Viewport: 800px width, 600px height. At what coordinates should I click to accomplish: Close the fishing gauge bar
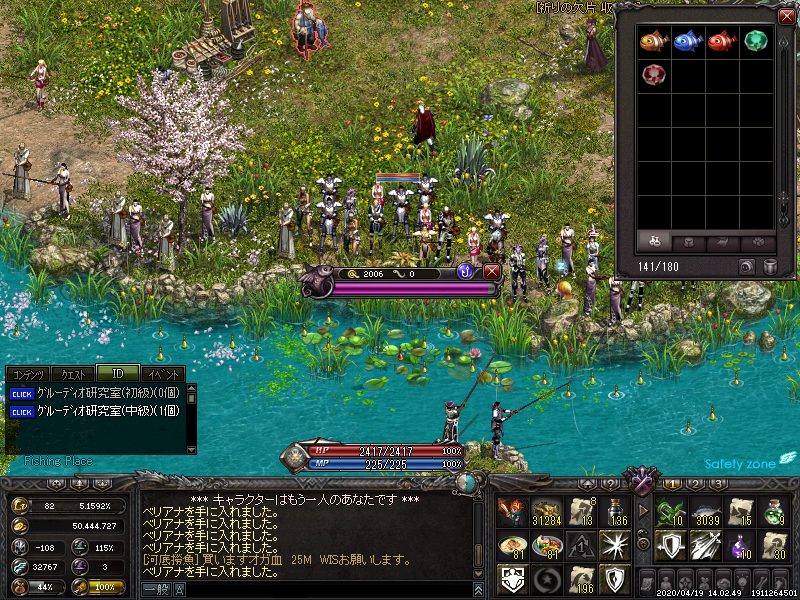(491, 272)
